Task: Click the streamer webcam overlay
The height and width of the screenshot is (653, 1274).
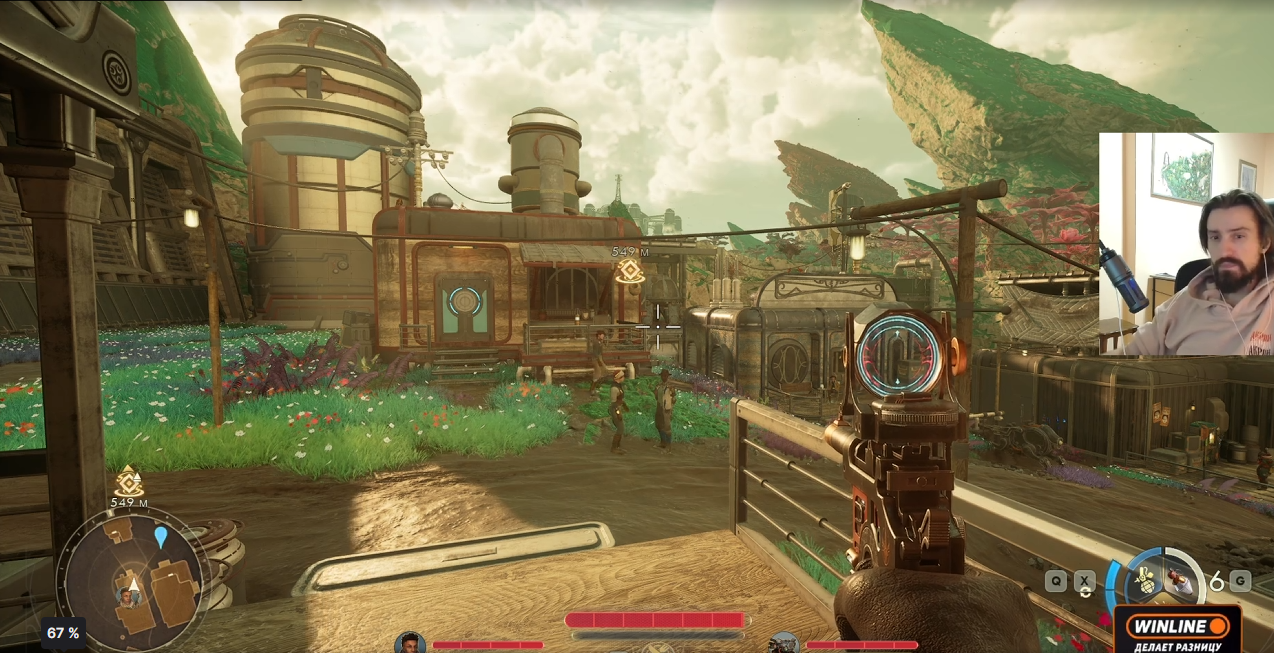Action: tap(1186, 243)
